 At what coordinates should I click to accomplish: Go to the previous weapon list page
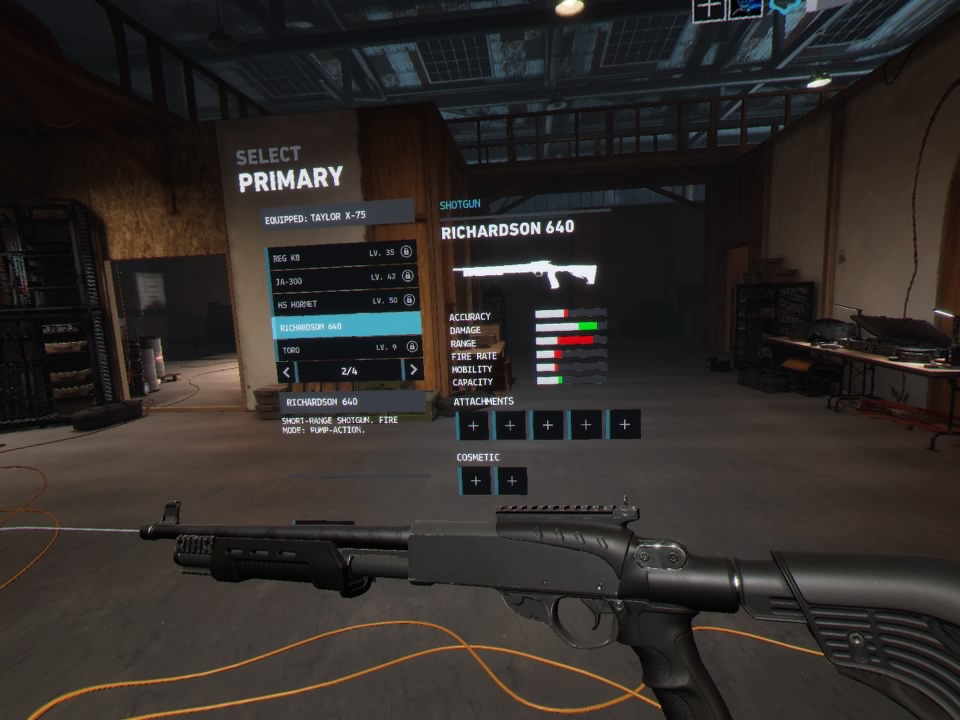[286, 371]
